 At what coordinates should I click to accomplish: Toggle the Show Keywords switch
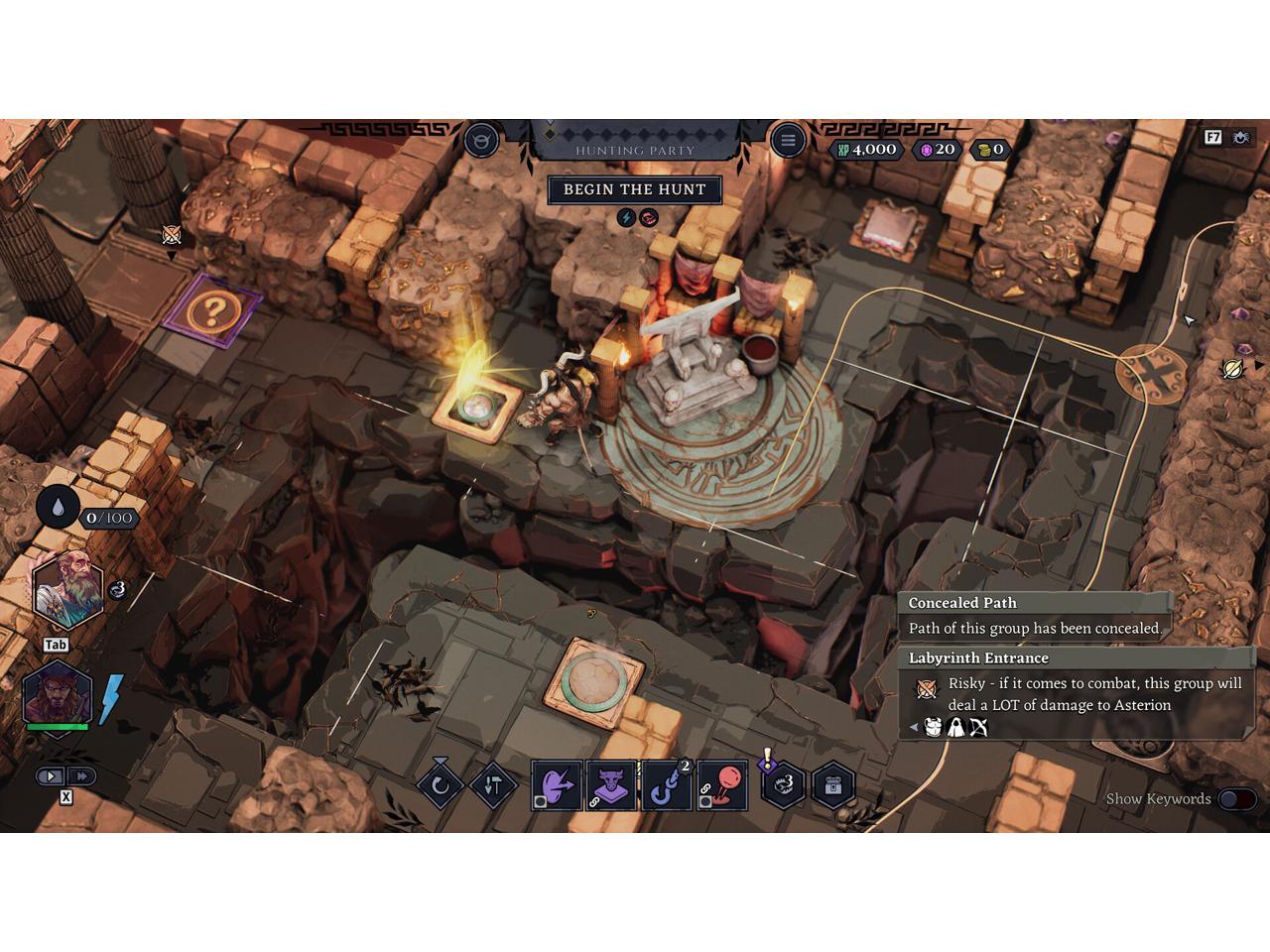1237,799
